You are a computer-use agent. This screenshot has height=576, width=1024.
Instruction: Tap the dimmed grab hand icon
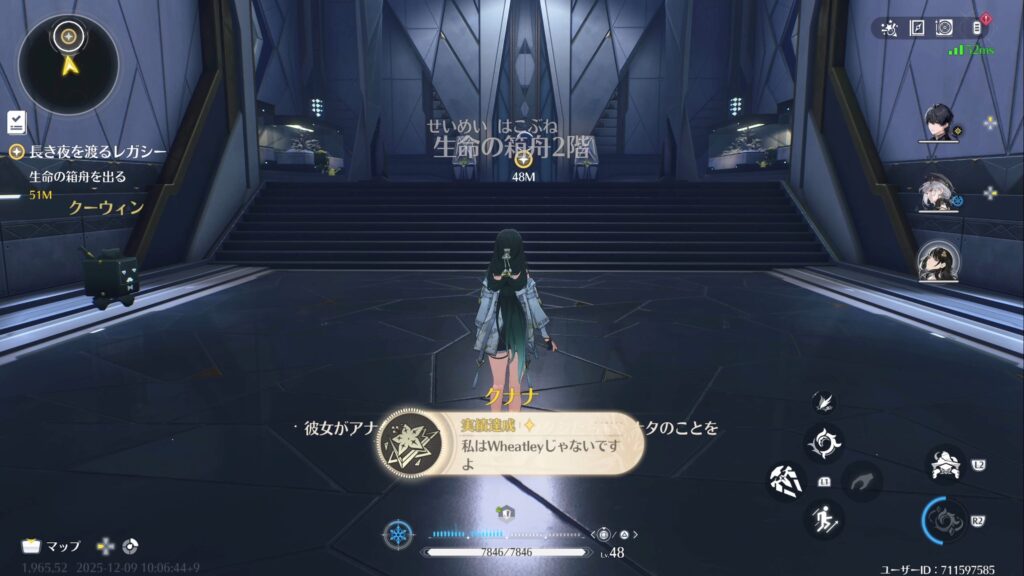click(x=861, y=481)
